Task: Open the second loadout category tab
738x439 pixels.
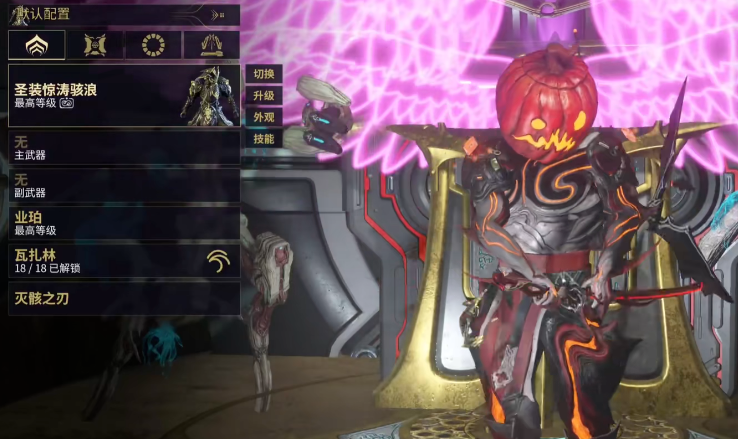Action: pos(96,45)
